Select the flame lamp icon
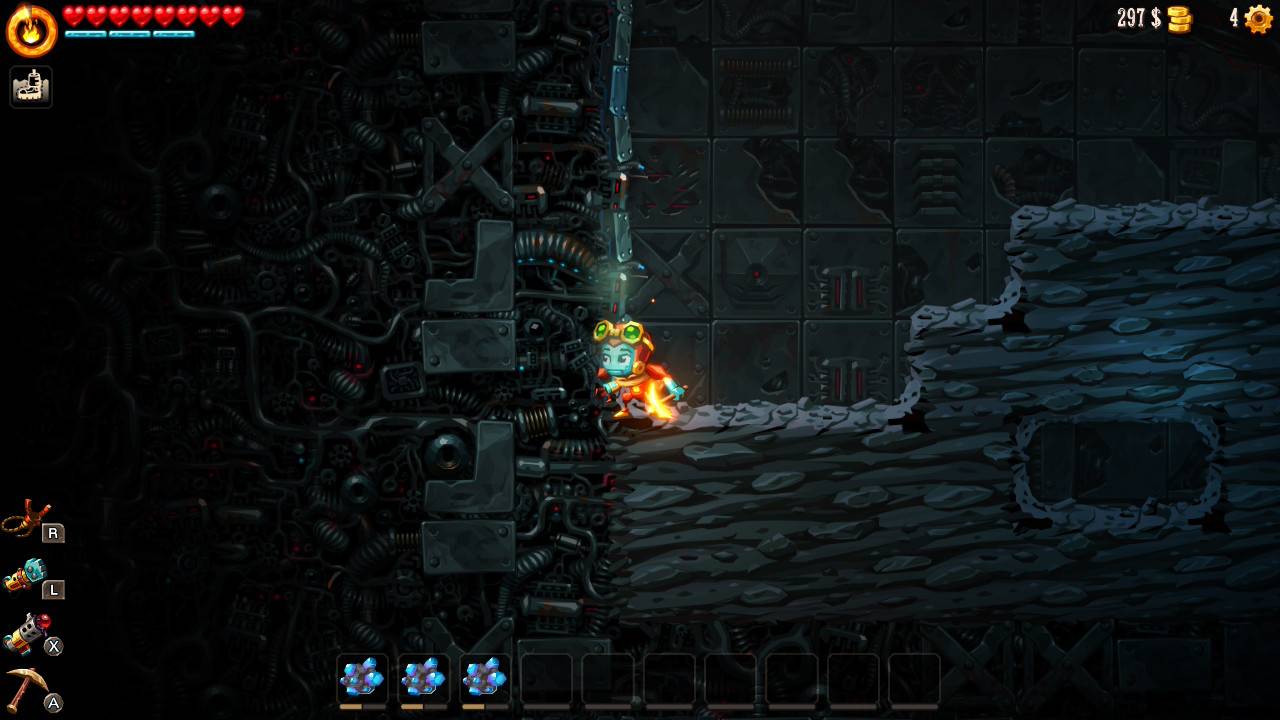Viewport: 1280px width, 720px height. [x=31, y=31]
